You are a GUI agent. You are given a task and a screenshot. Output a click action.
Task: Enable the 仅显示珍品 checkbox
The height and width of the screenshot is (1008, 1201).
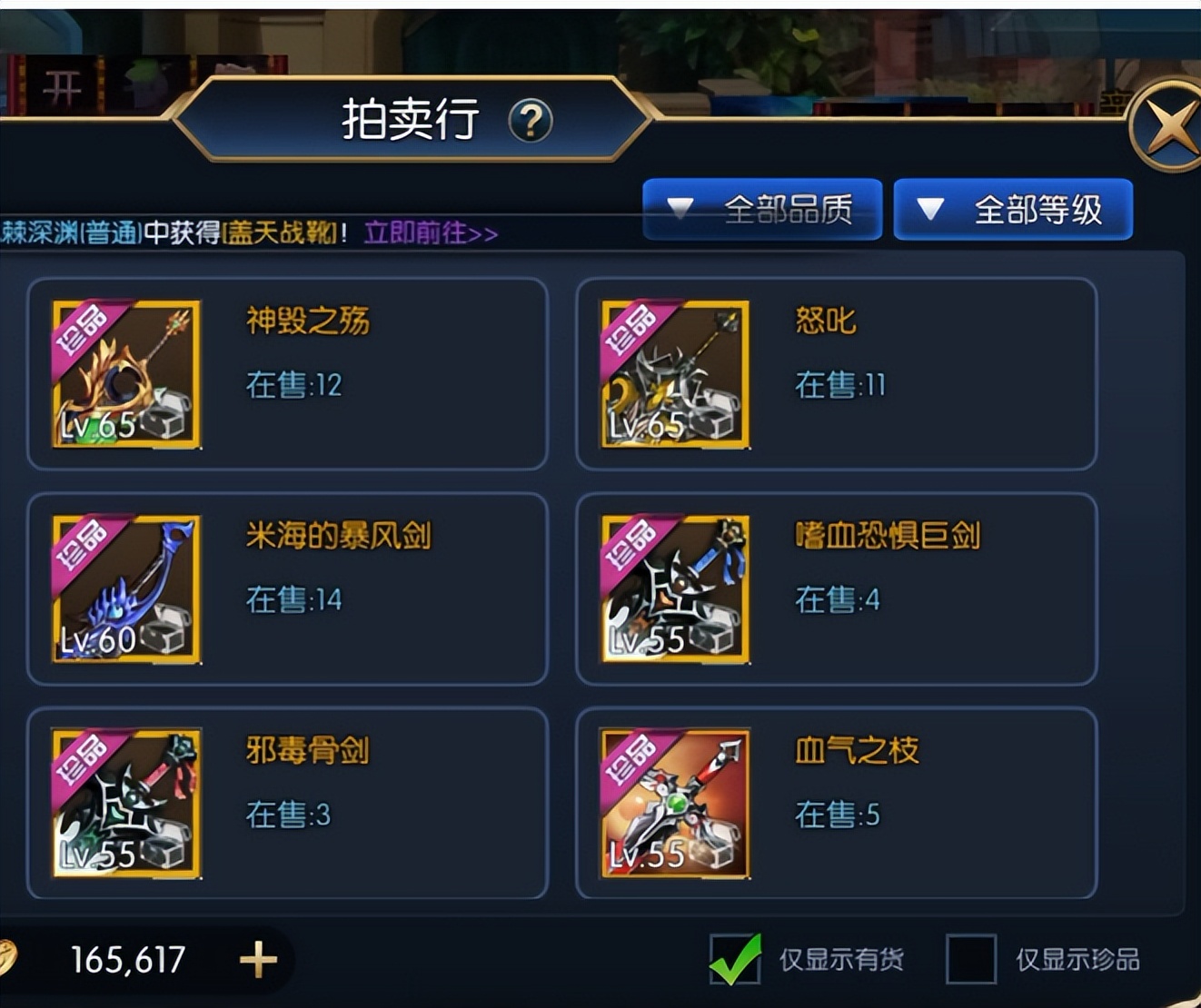(972, 958)
